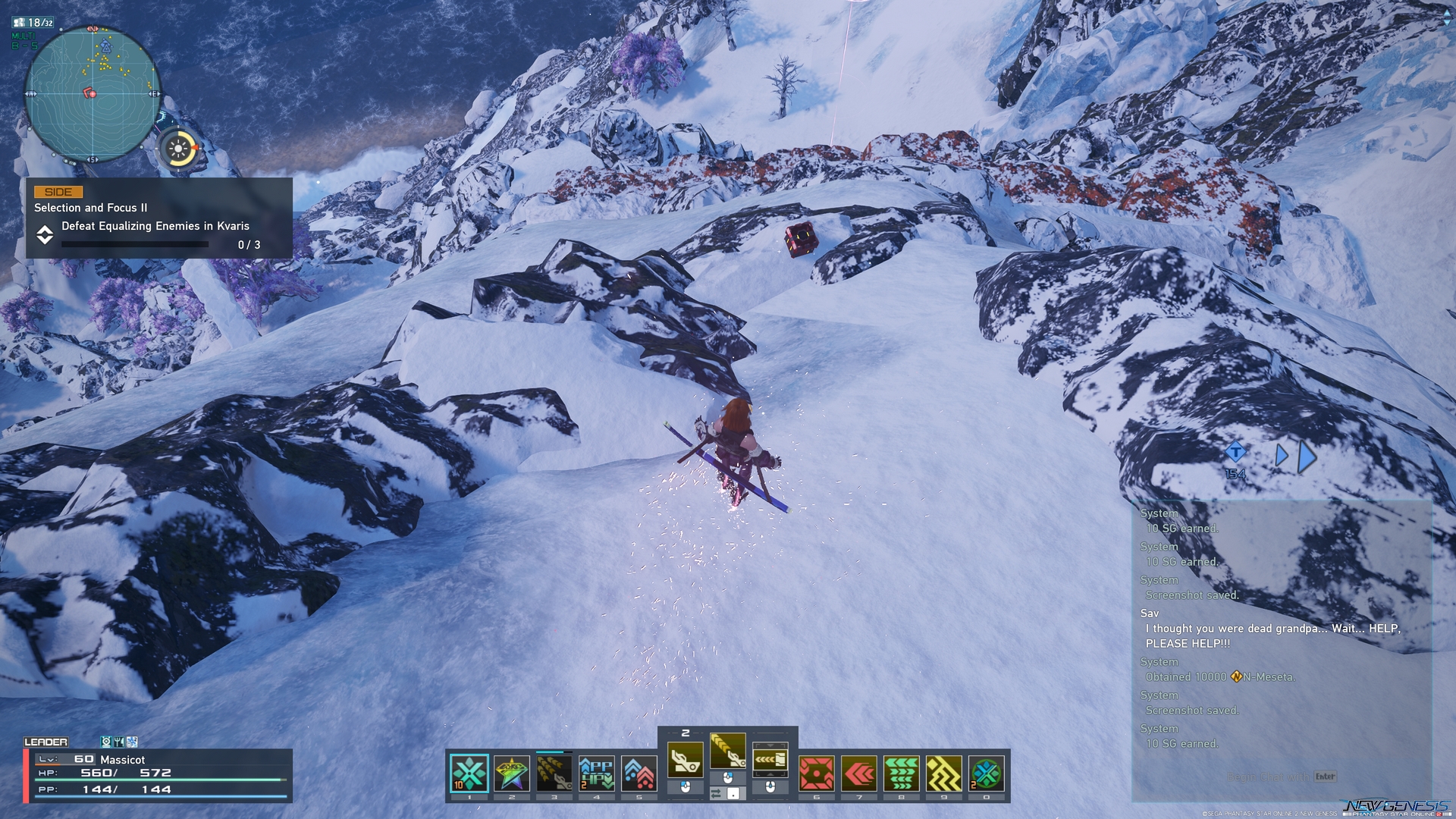
Task: Use the green circled cross item in slot 0
Action: pos(987,773)
